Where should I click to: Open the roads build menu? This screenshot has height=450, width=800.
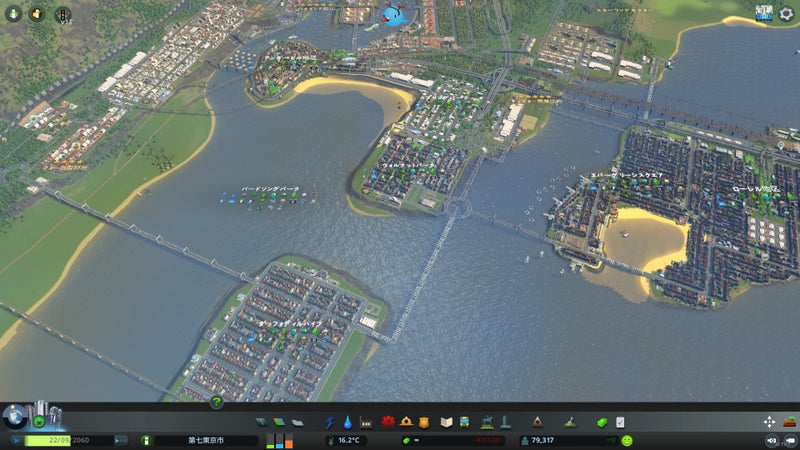point(262,422)
